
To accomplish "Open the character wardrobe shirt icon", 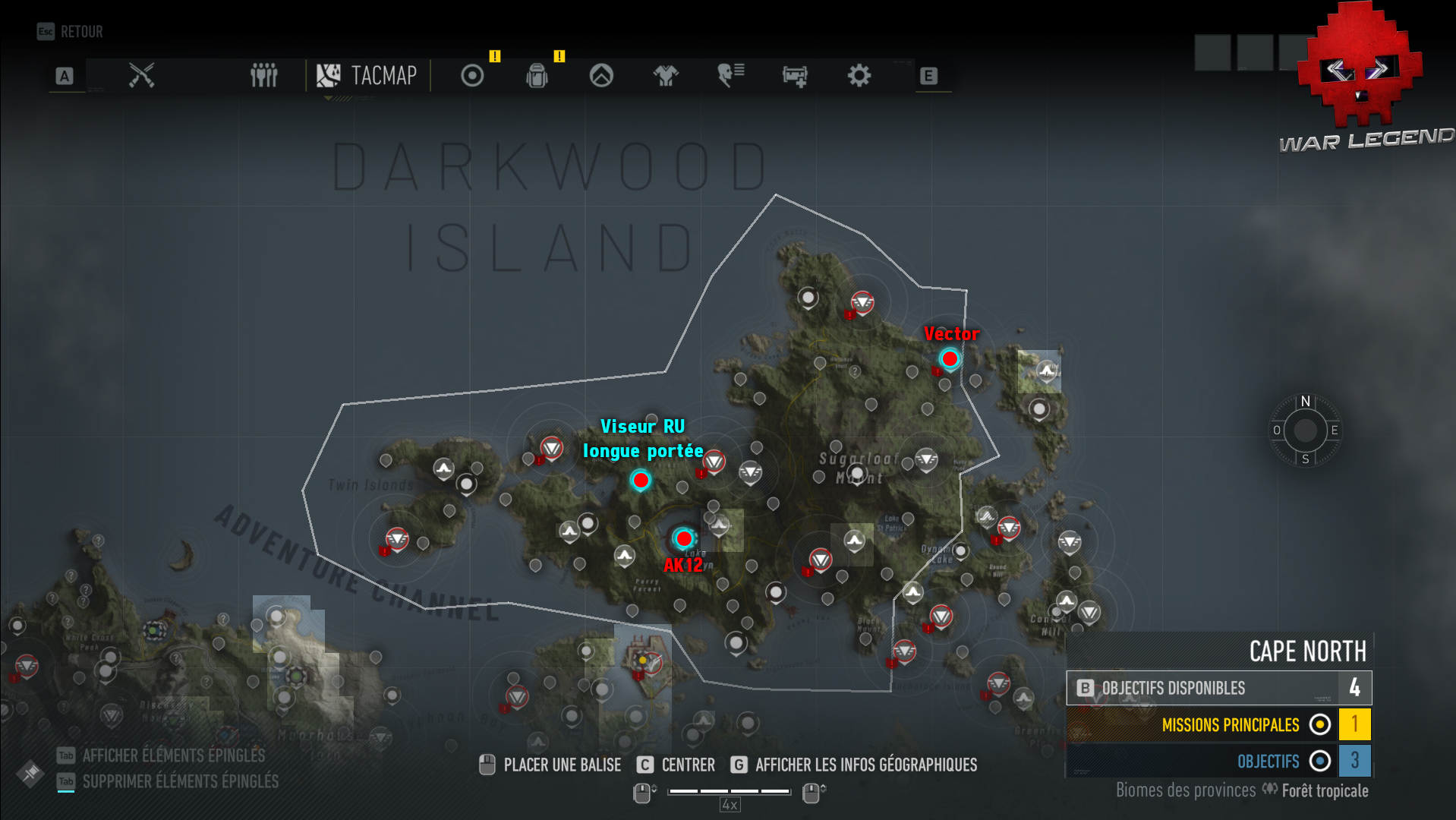I will [665, 75].
